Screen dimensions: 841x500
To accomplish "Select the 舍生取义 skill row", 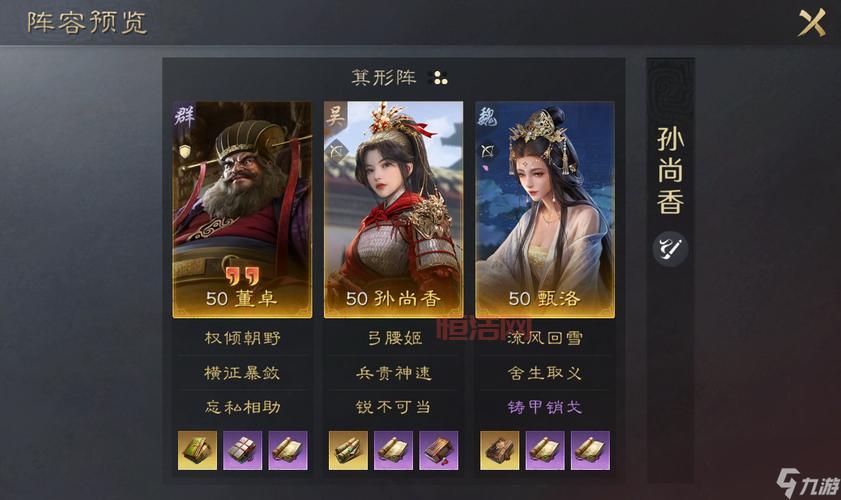I will 544,373.
